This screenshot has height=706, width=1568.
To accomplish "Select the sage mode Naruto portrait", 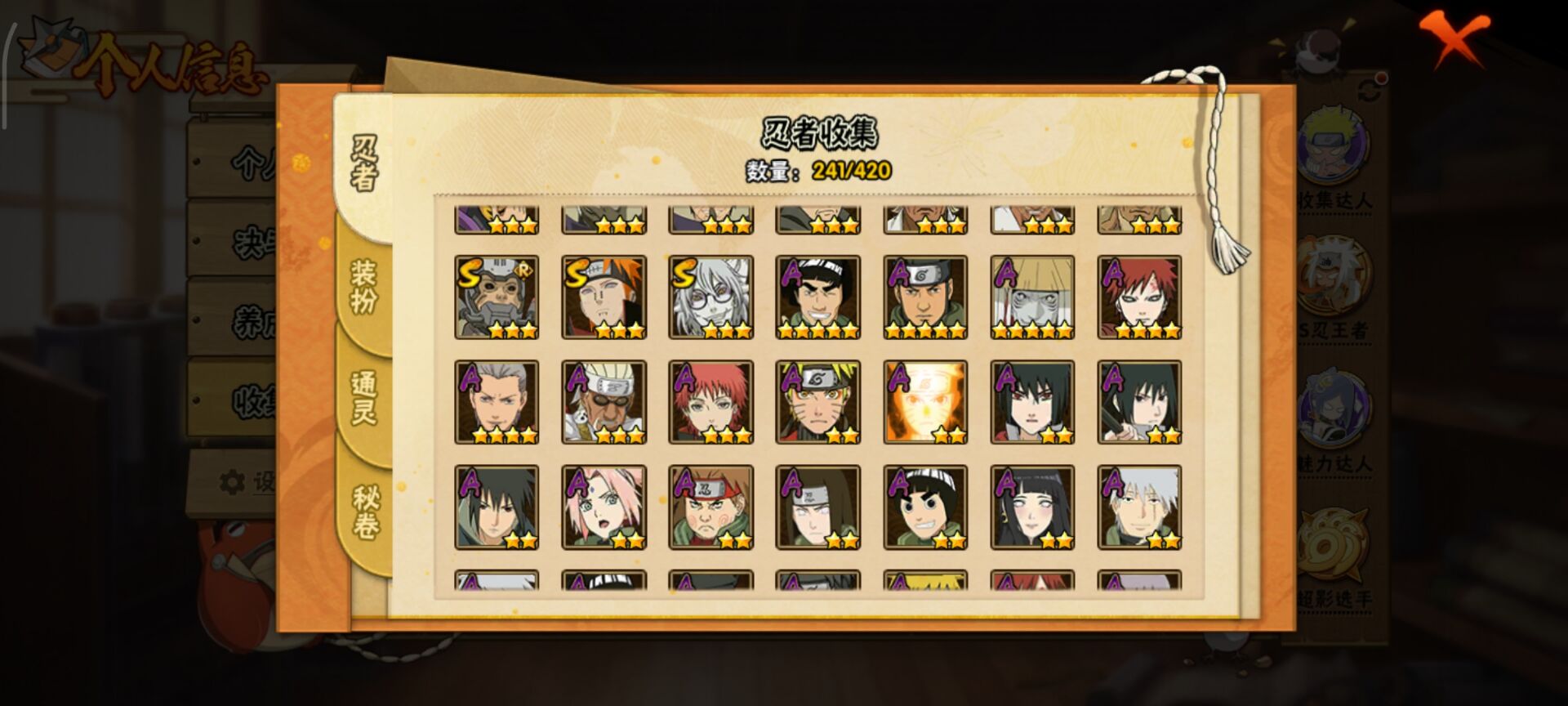I will click(817, 402).
